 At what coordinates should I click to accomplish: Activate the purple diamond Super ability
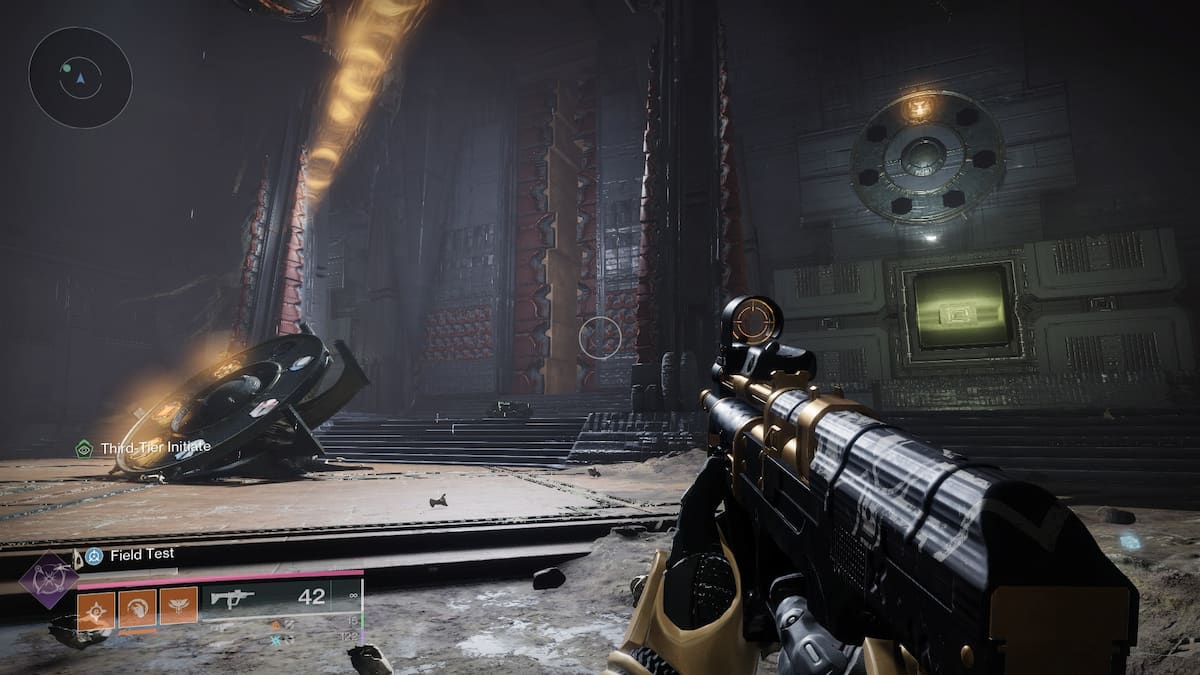click(49, 581)
